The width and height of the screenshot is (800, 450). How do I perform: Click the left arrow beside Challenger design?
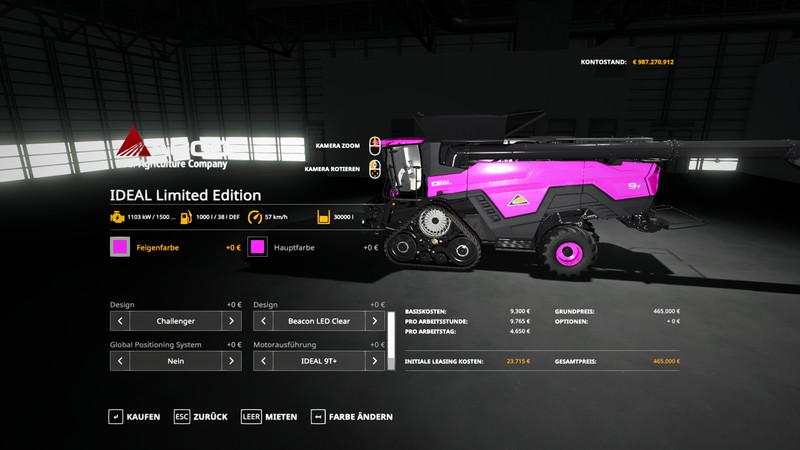click(x=120, y=322)
